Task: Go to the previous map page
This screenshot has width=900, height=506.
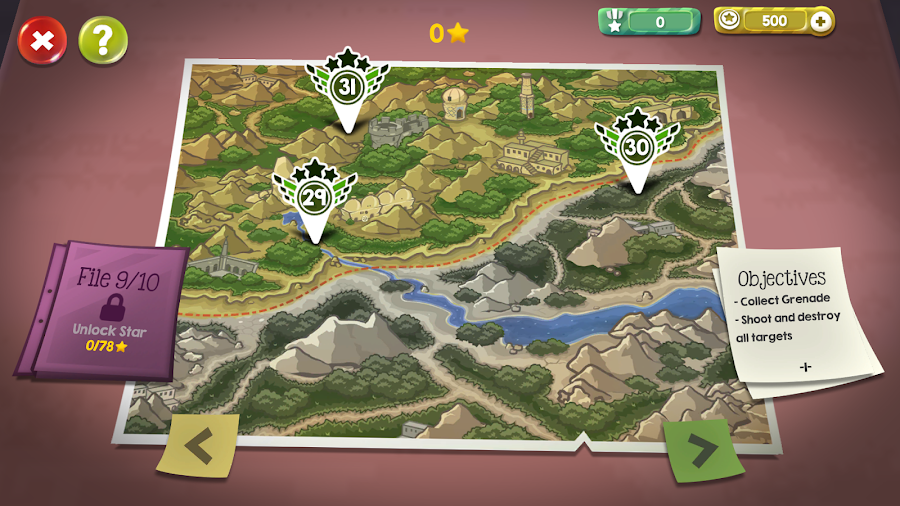Action: click(x=198, y=444)
